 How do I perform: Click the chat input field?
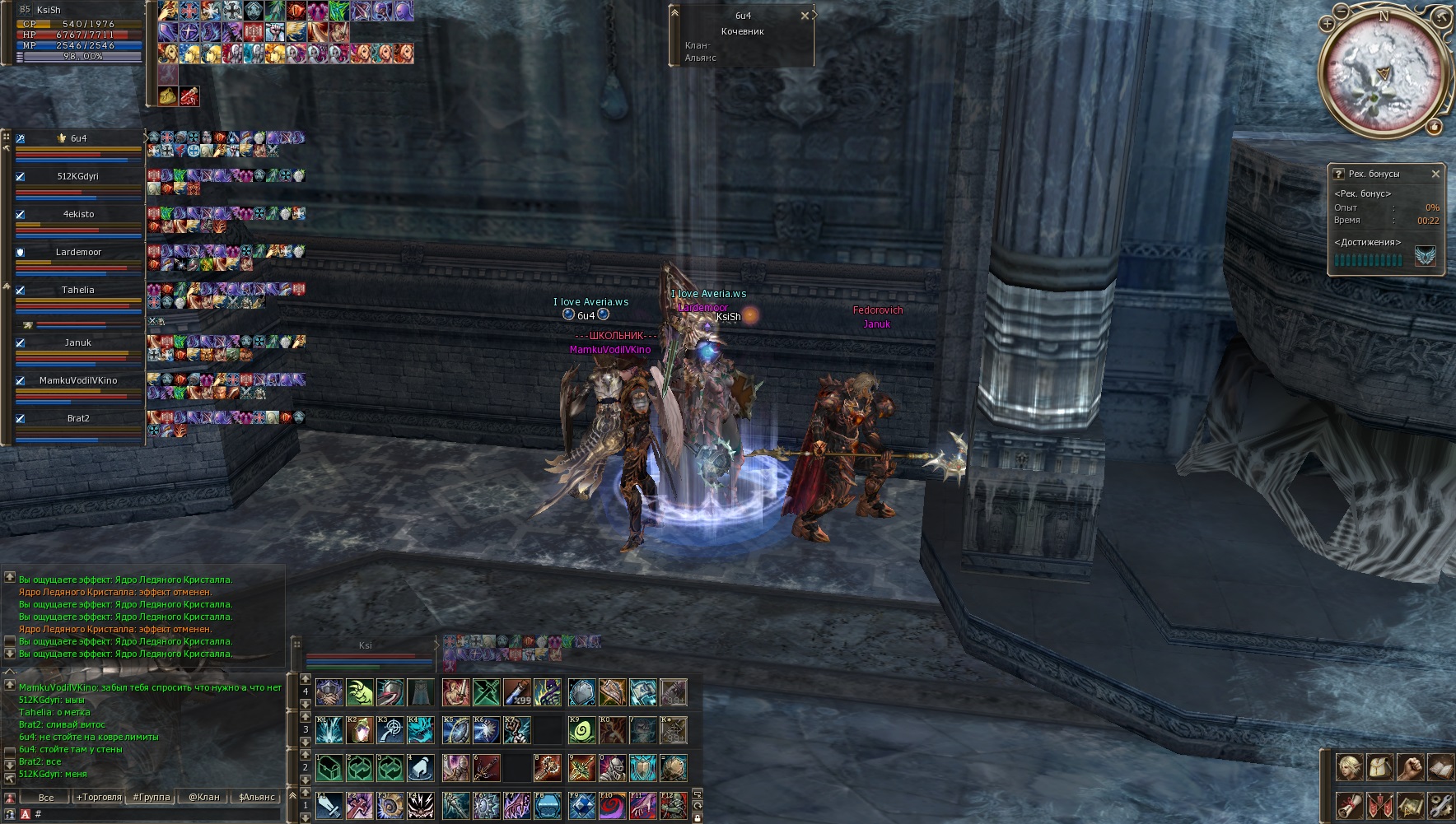pyautogui.click(x=156, y=814)
